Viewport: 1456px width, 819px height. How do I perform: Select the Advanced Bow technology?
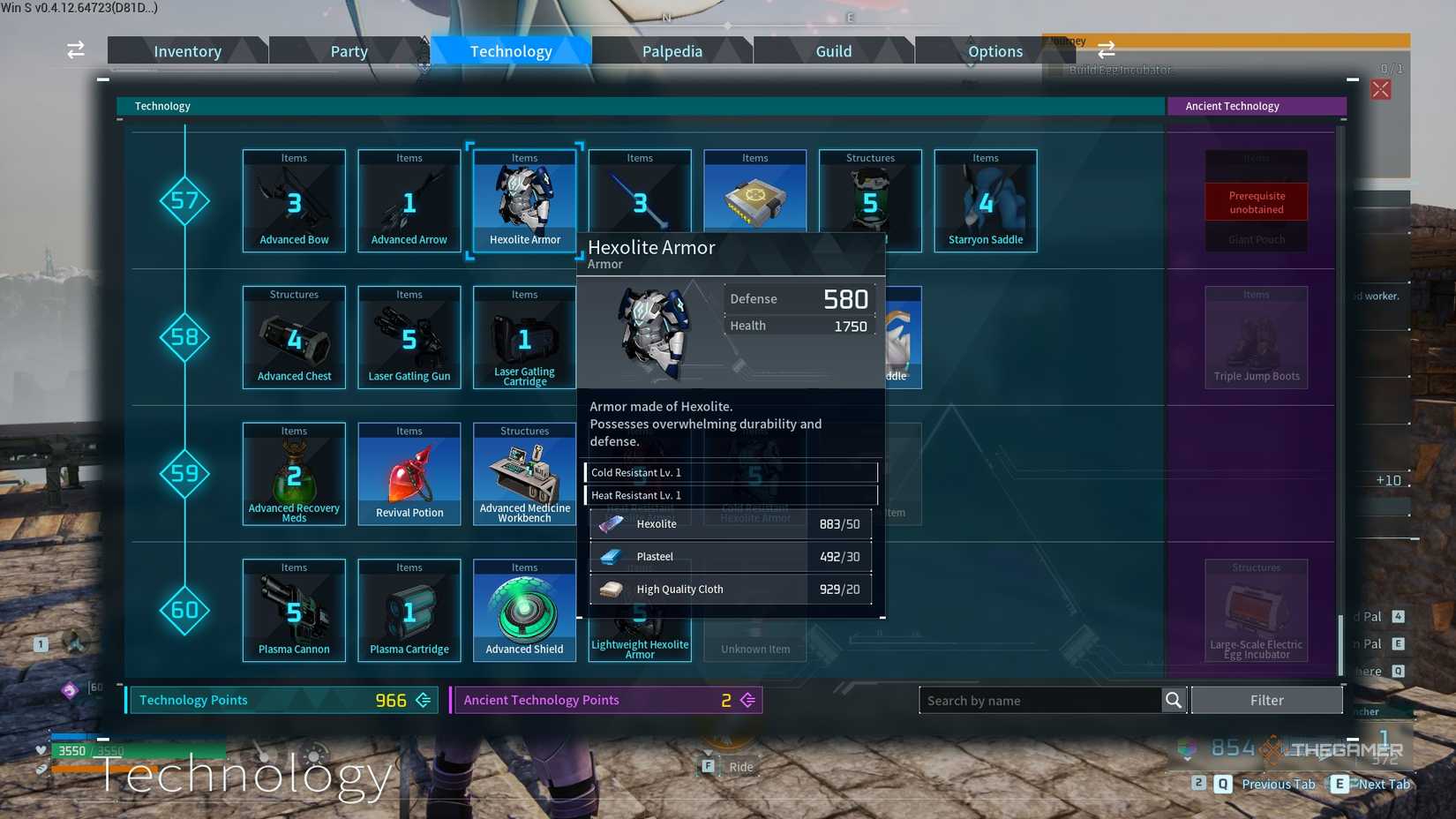[293, 199]
